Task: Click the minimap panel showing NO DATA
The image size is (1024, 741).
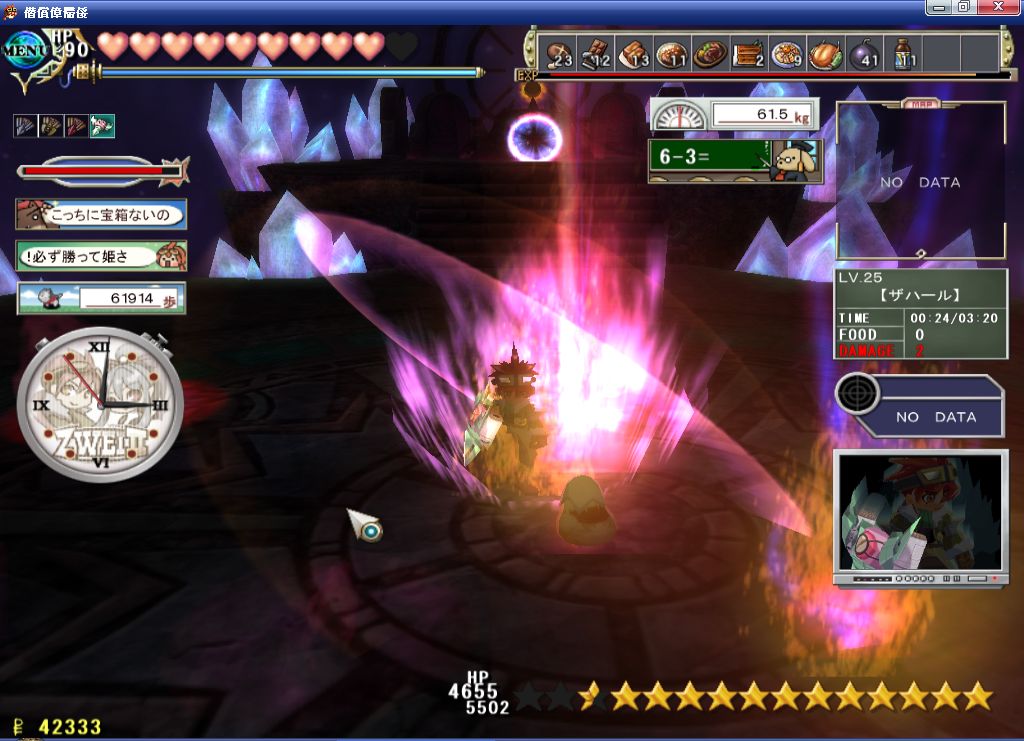Action: 920,182
